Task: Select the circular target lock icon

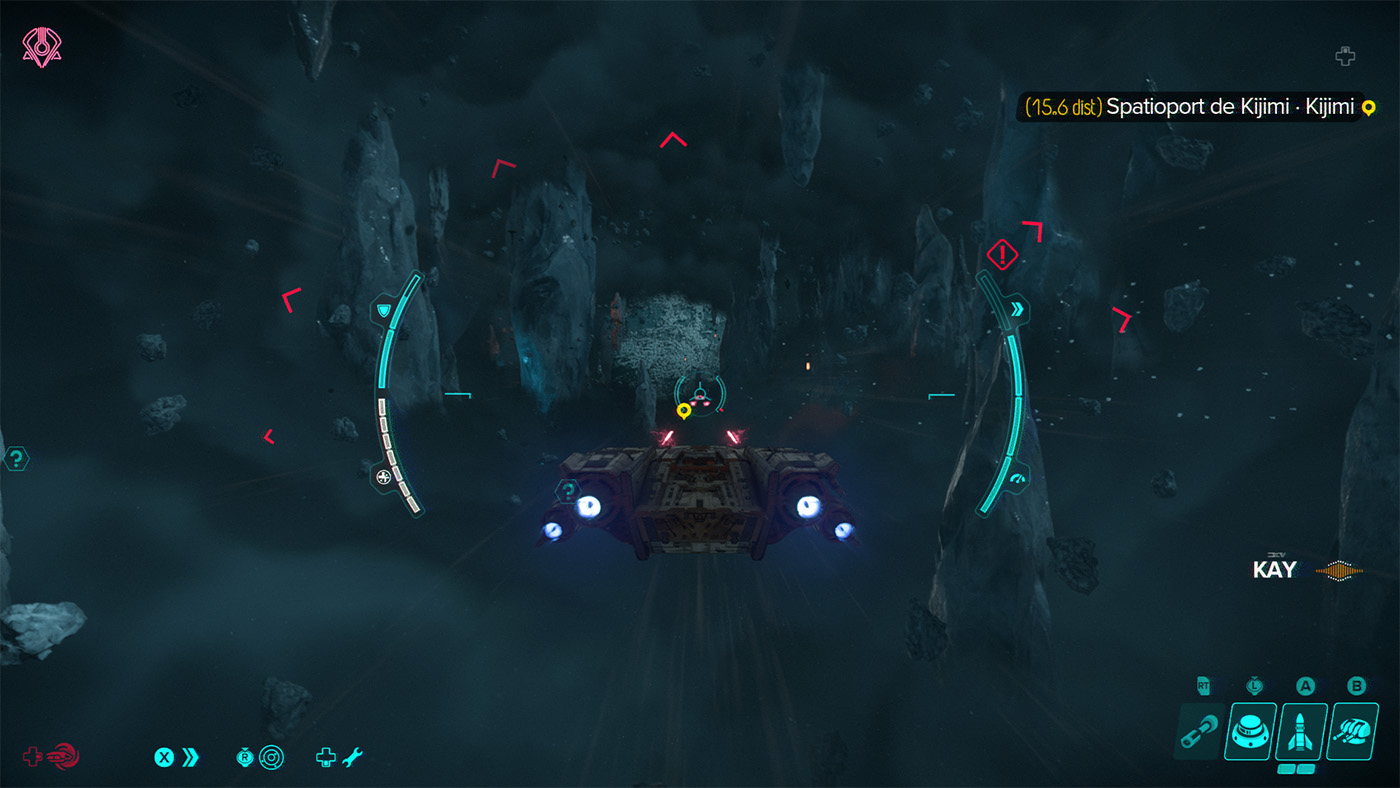Action: (x=271, y=757)
